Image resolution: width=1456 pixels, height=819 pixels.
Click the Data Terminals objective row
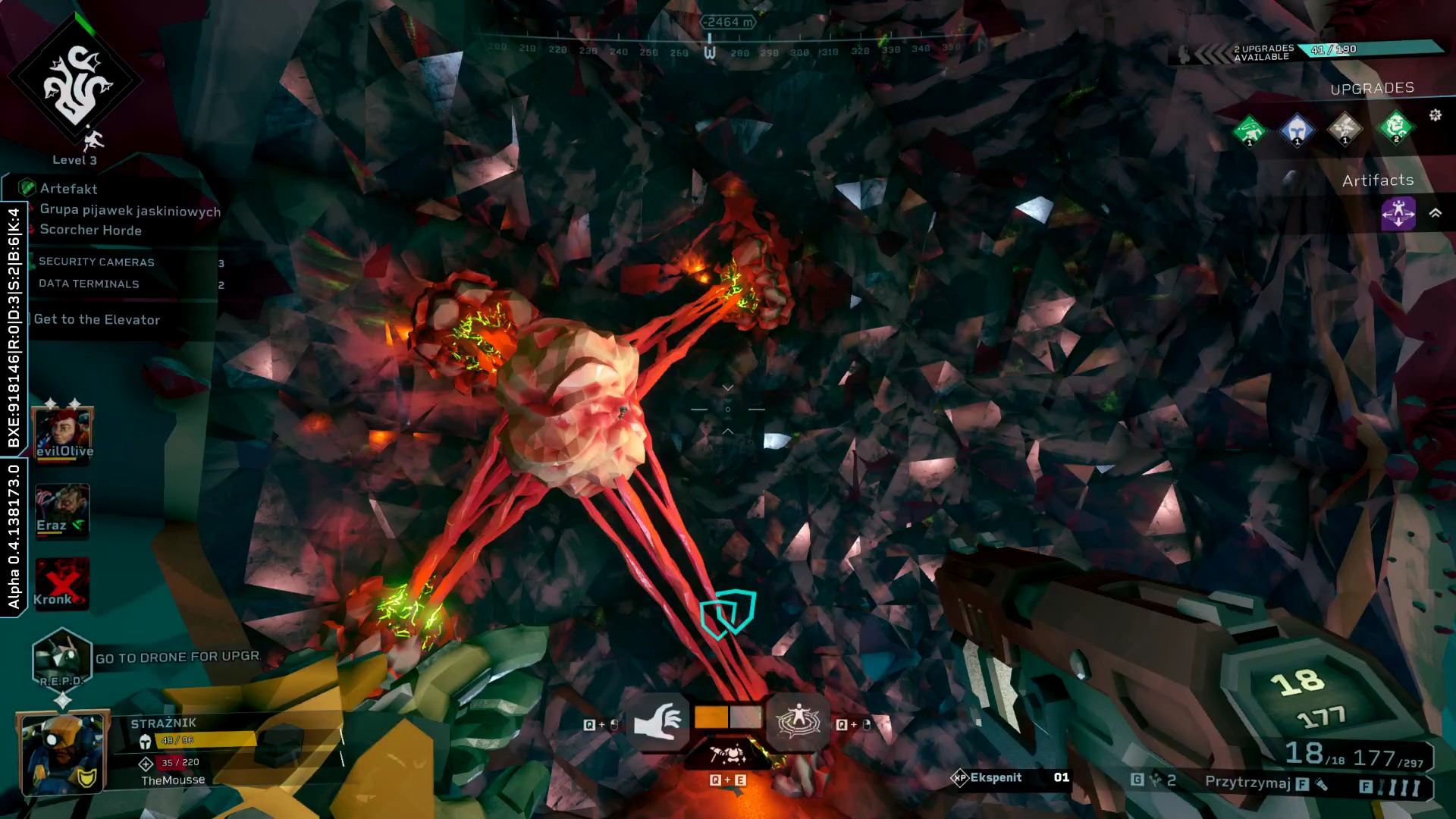point(89,284)
